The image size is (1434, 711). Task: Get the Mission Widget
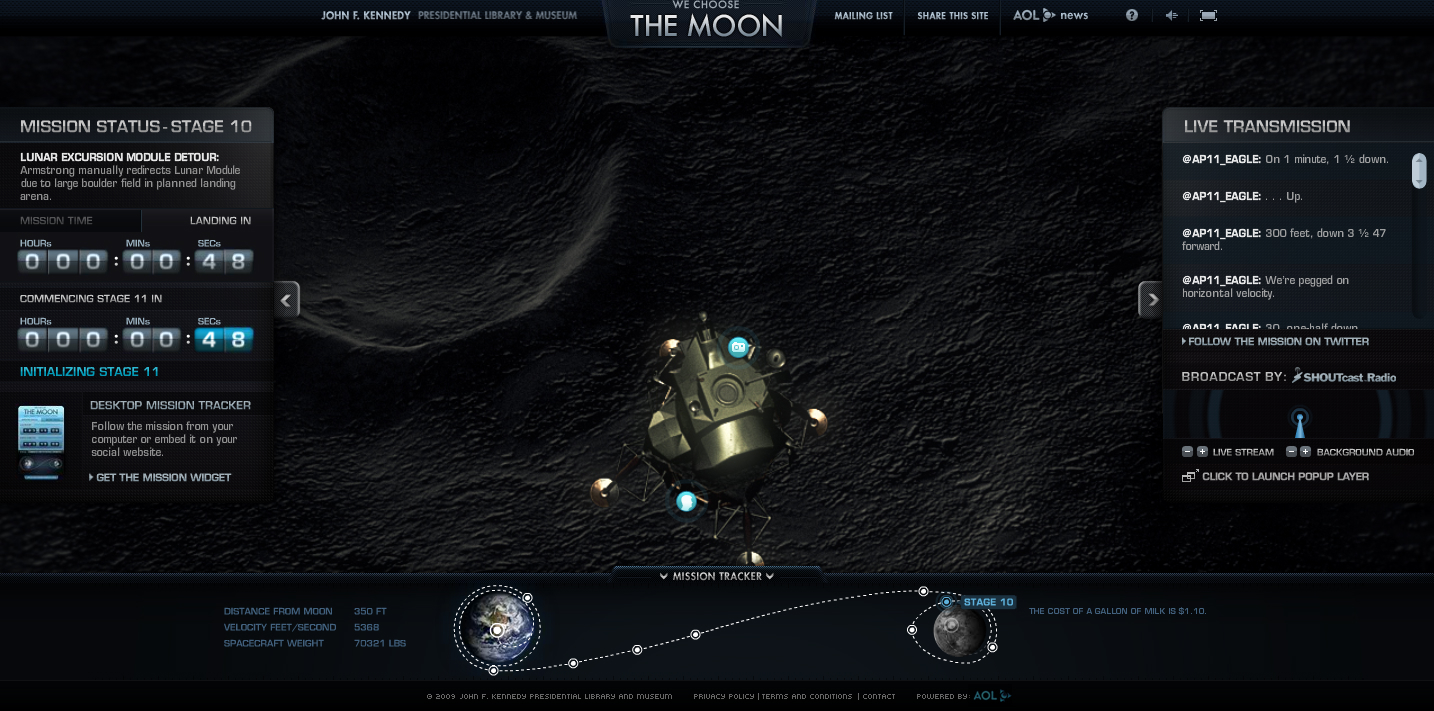(x=163, y=478)
